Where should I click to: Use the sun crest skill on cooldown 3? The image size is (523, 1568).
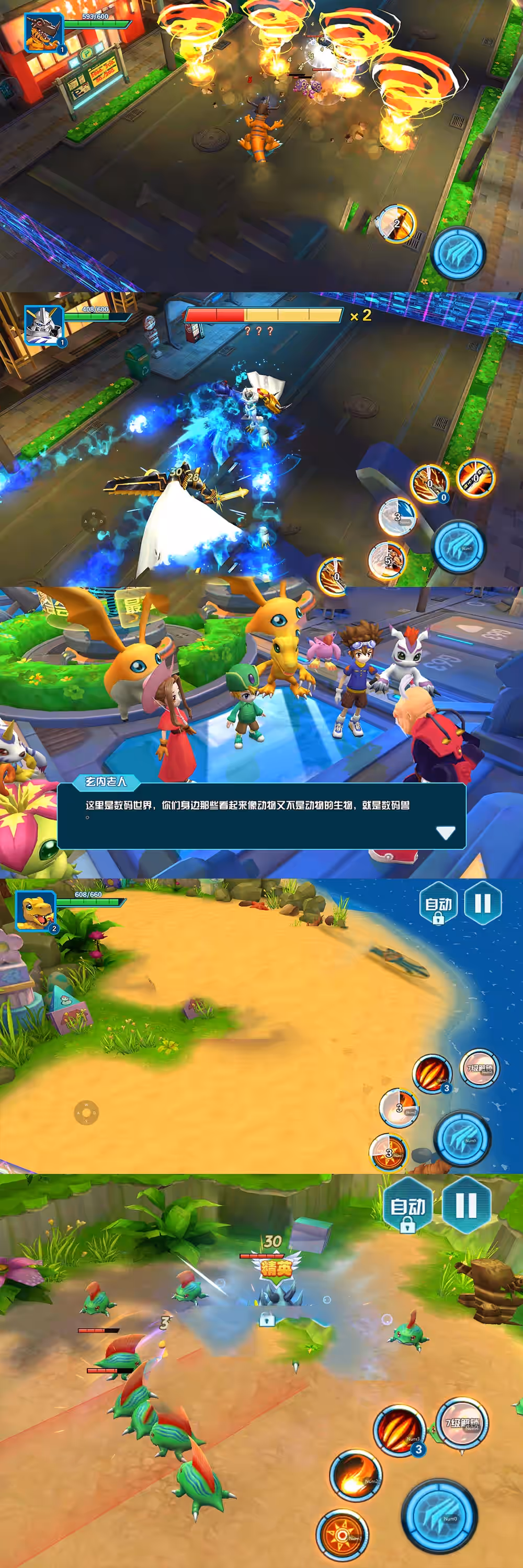coord(389,1151)
